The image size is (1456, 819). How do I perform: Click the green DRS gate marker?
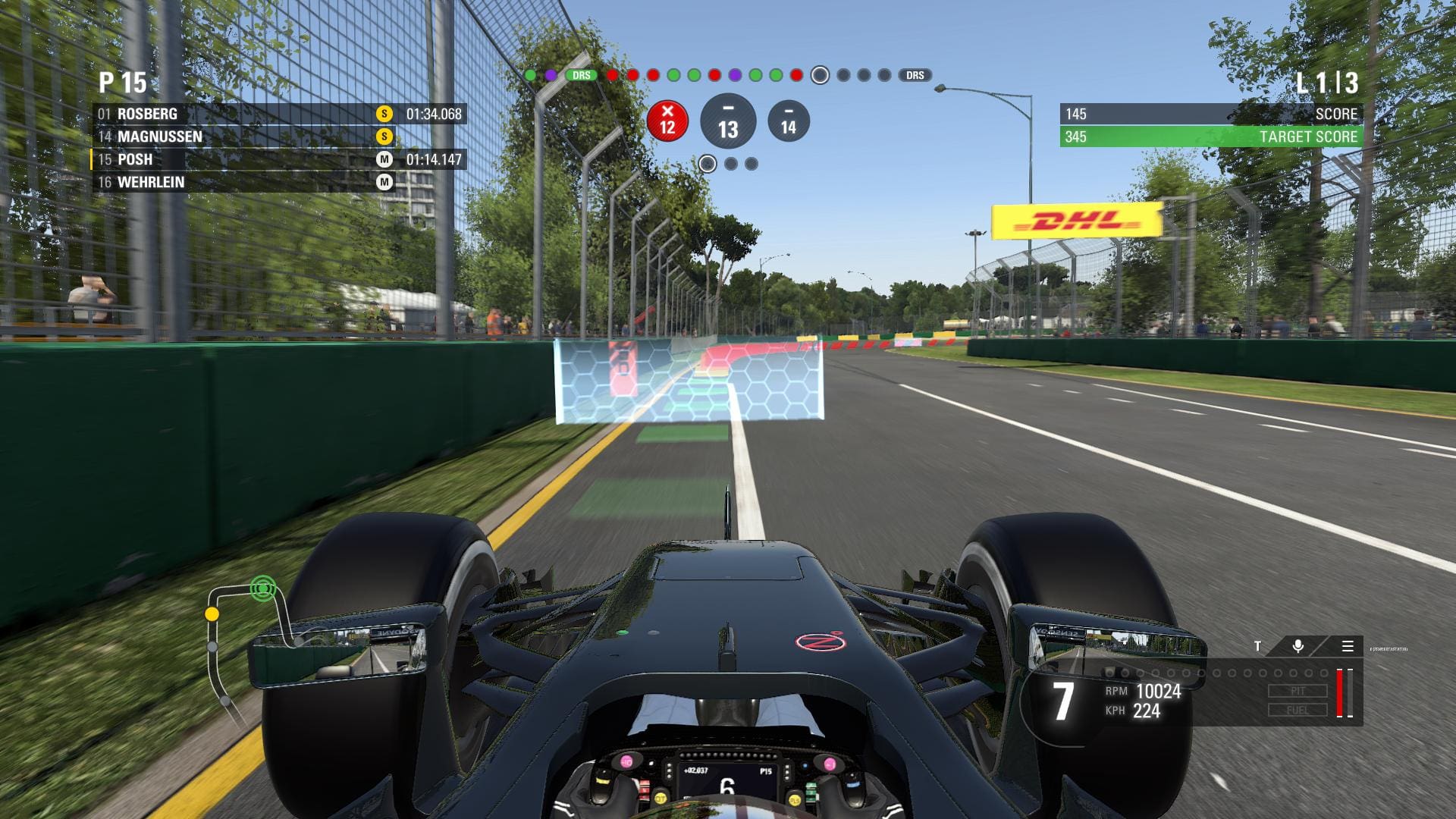(581, 75)
